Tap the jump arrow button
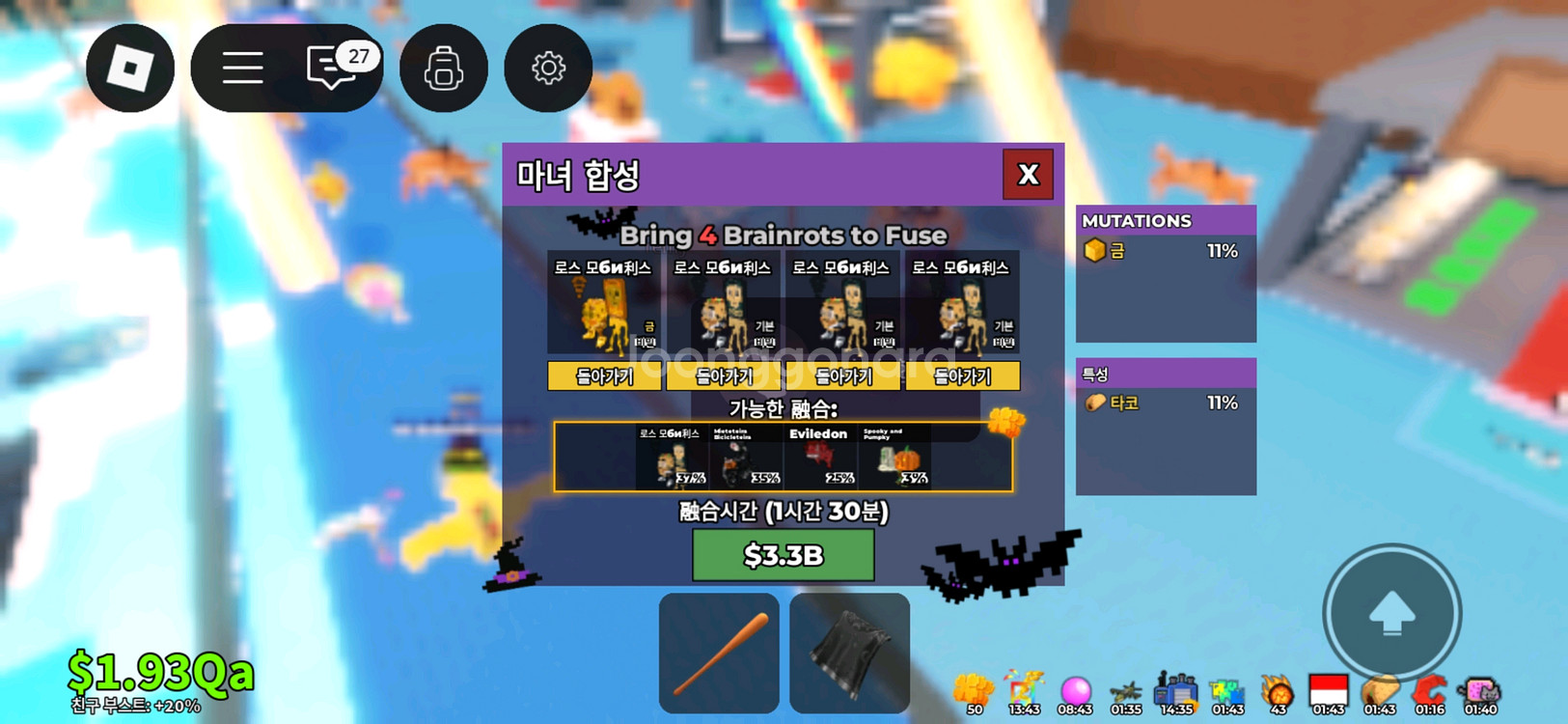Image resolution: width=1568 pixels, height=724 pixels. [x=1391, y=613]
